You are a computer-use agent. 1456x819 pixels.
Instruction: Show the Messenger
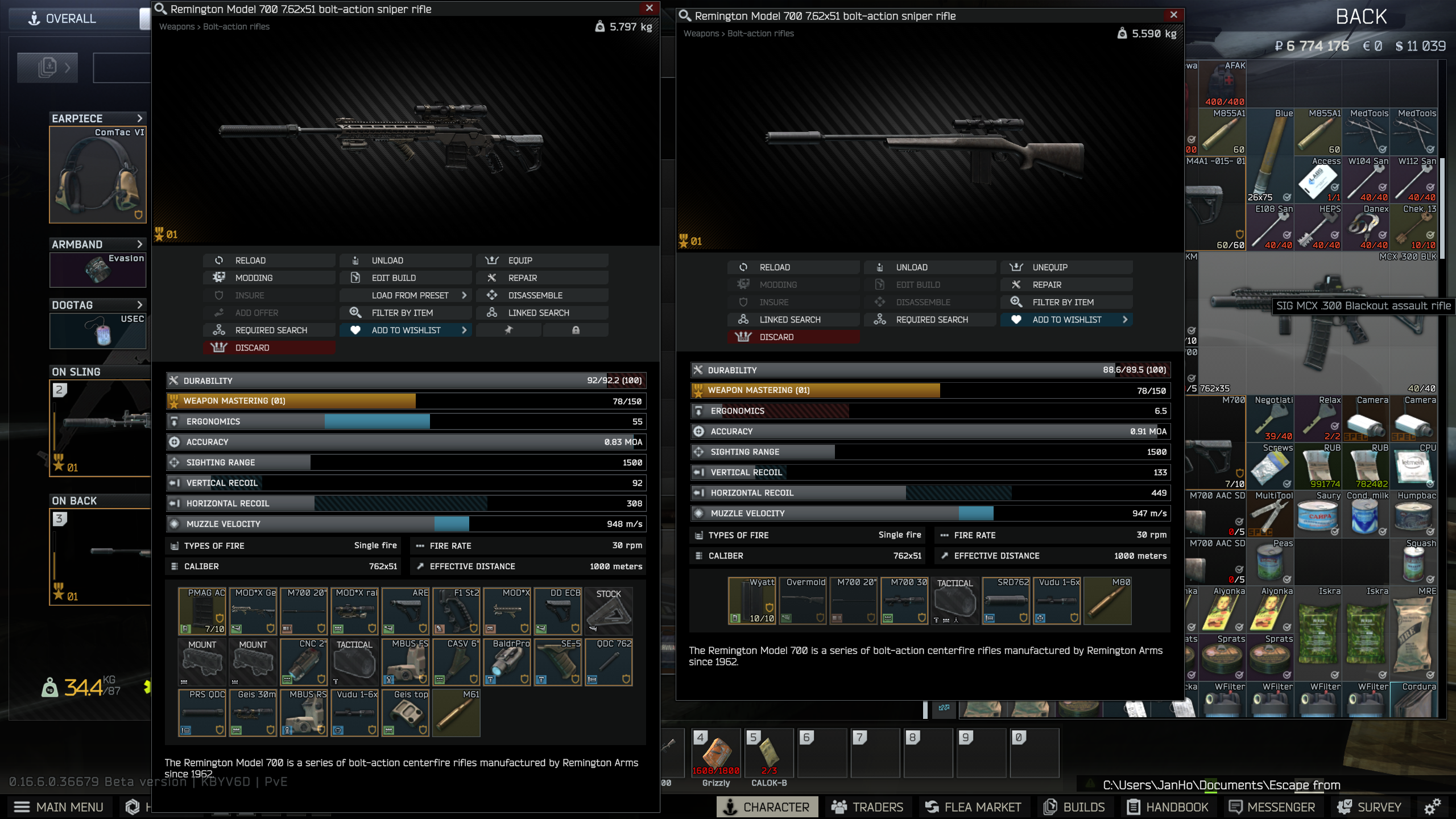click(1272, 806)
